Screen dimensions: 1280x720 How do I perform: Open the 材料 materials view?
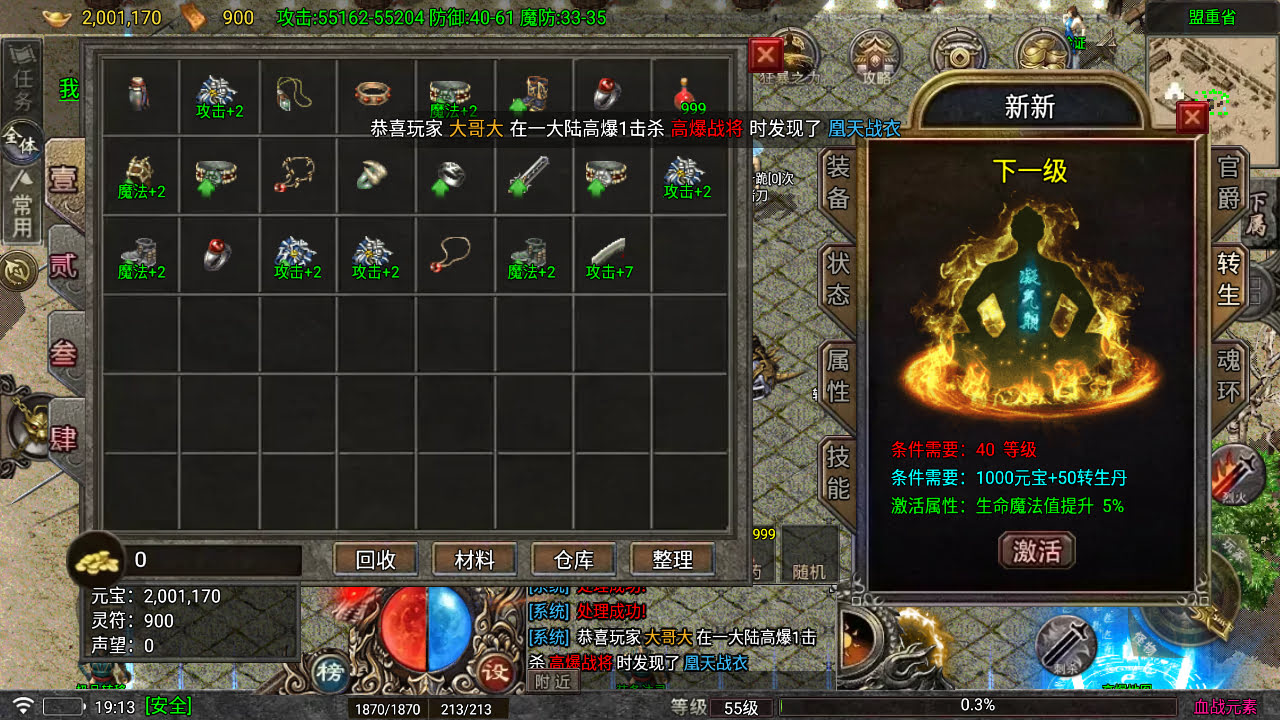(475, 560)
